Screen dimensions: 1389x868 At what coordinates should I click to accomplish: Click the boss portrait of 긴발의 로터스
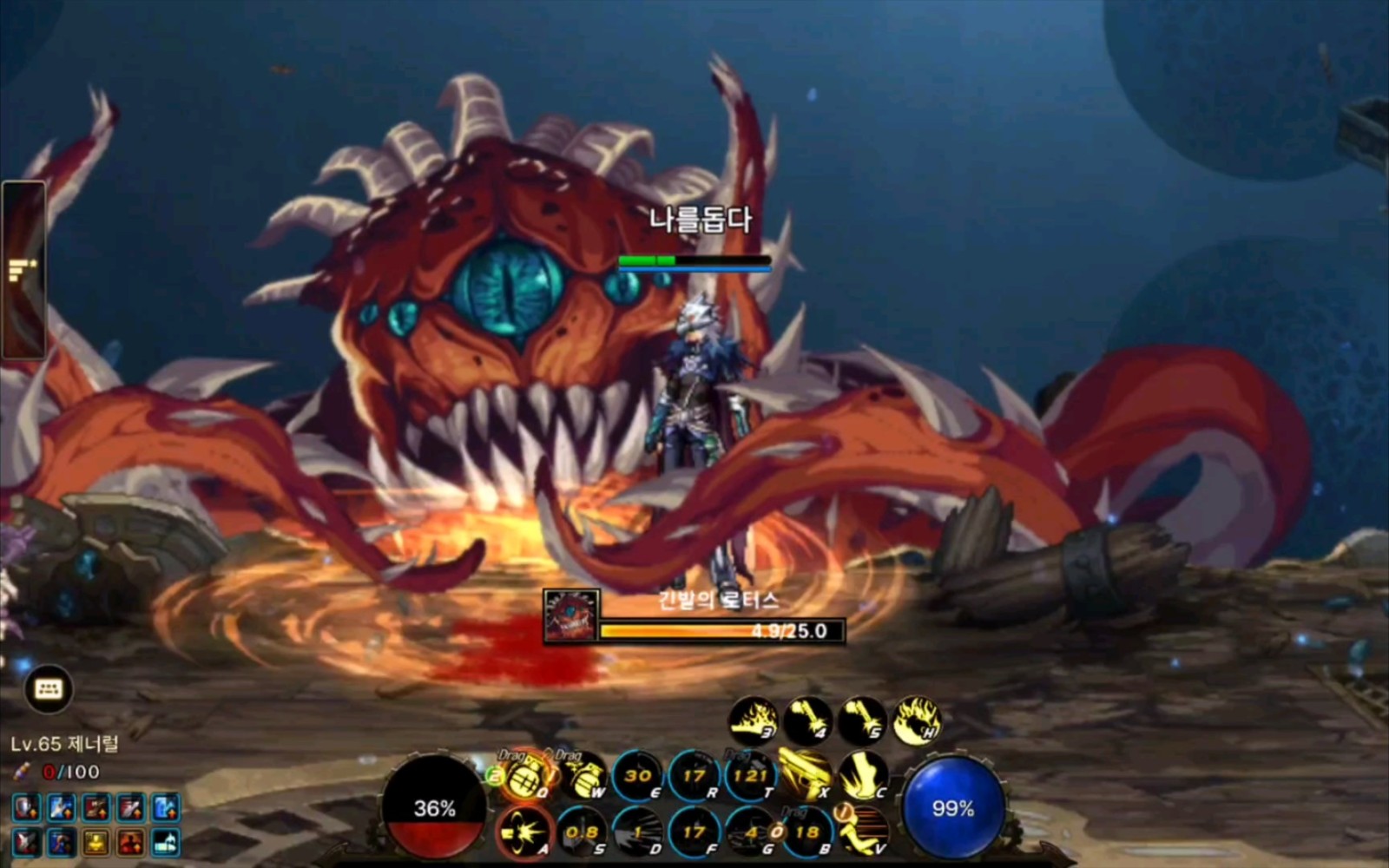click(x=571, y=615)
